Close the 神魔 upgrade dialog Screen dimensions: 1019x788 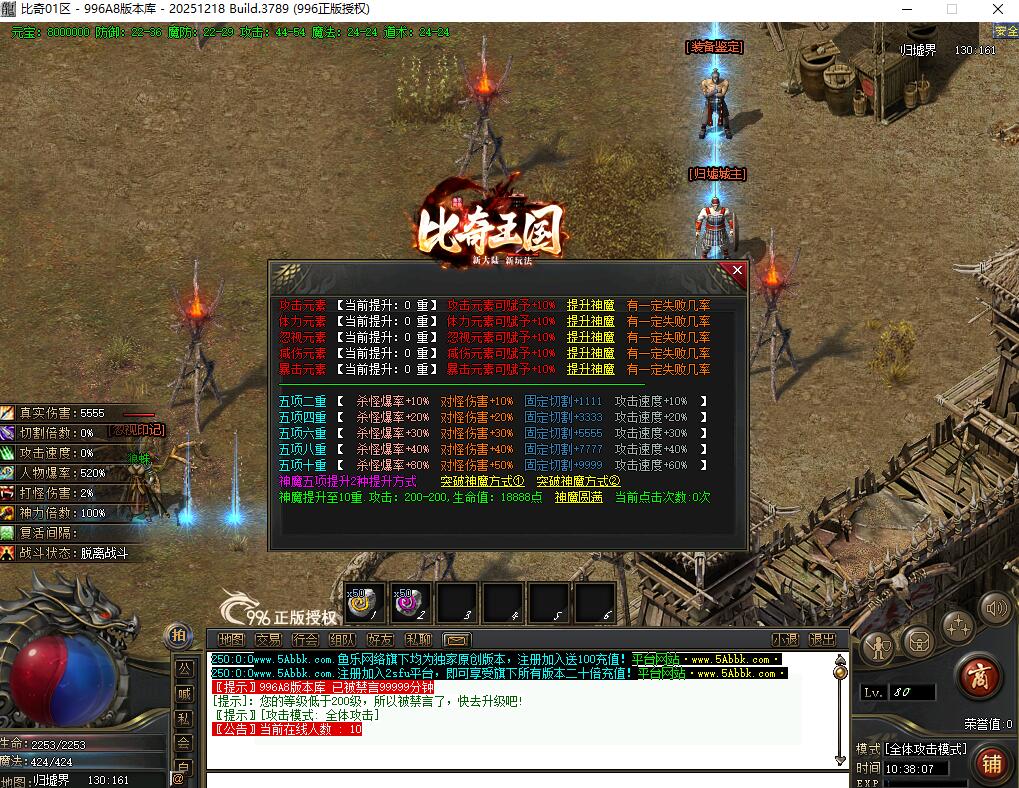coord(737,270)
